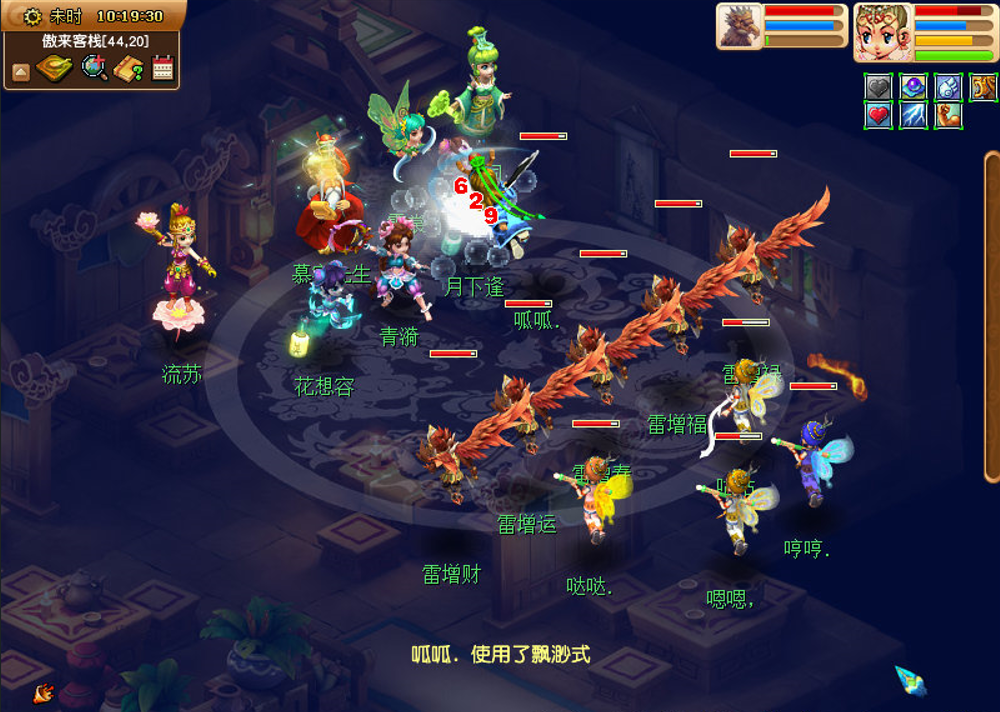Select the gray heart status icon
Viewport: 1000px width, 712px height.
point(878,88)
